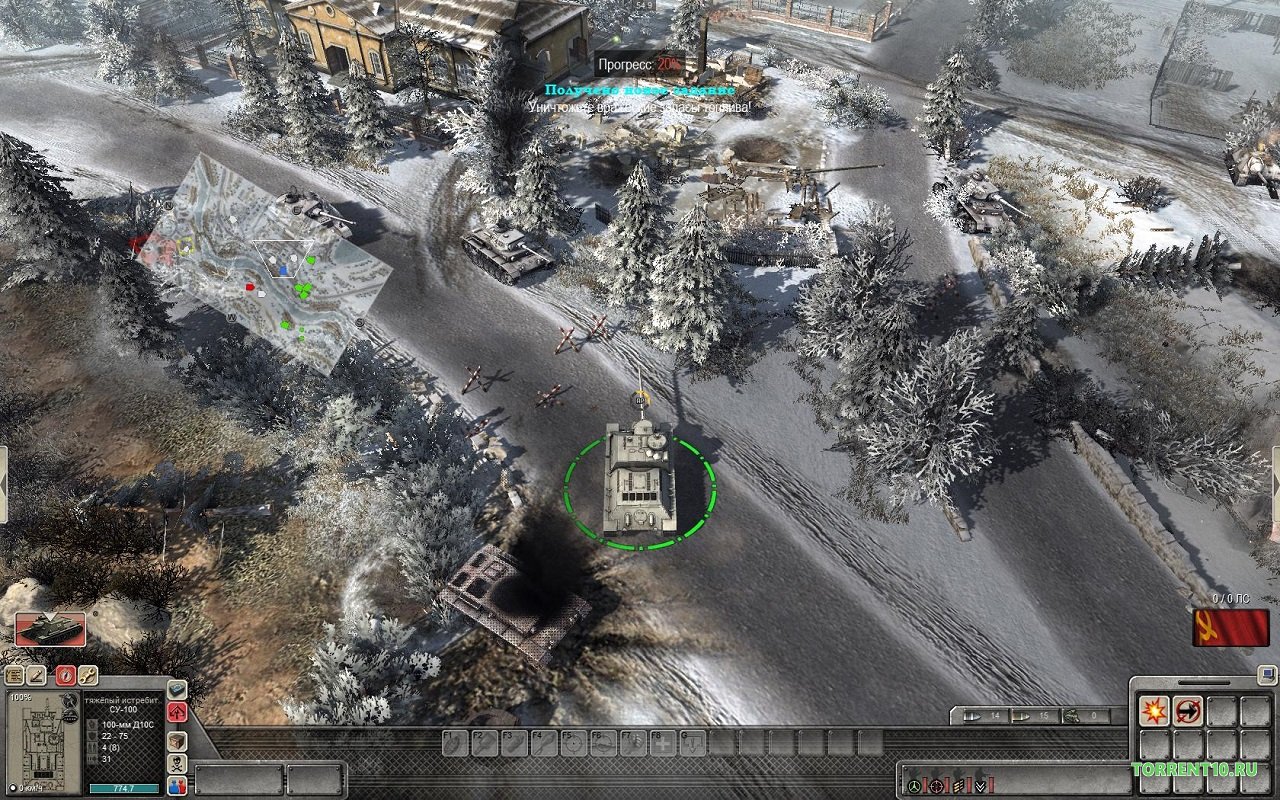This screenshot has width=1280, height=800.
Task: Activate the red upward arrows button
Action: click(x=177, y=713)
